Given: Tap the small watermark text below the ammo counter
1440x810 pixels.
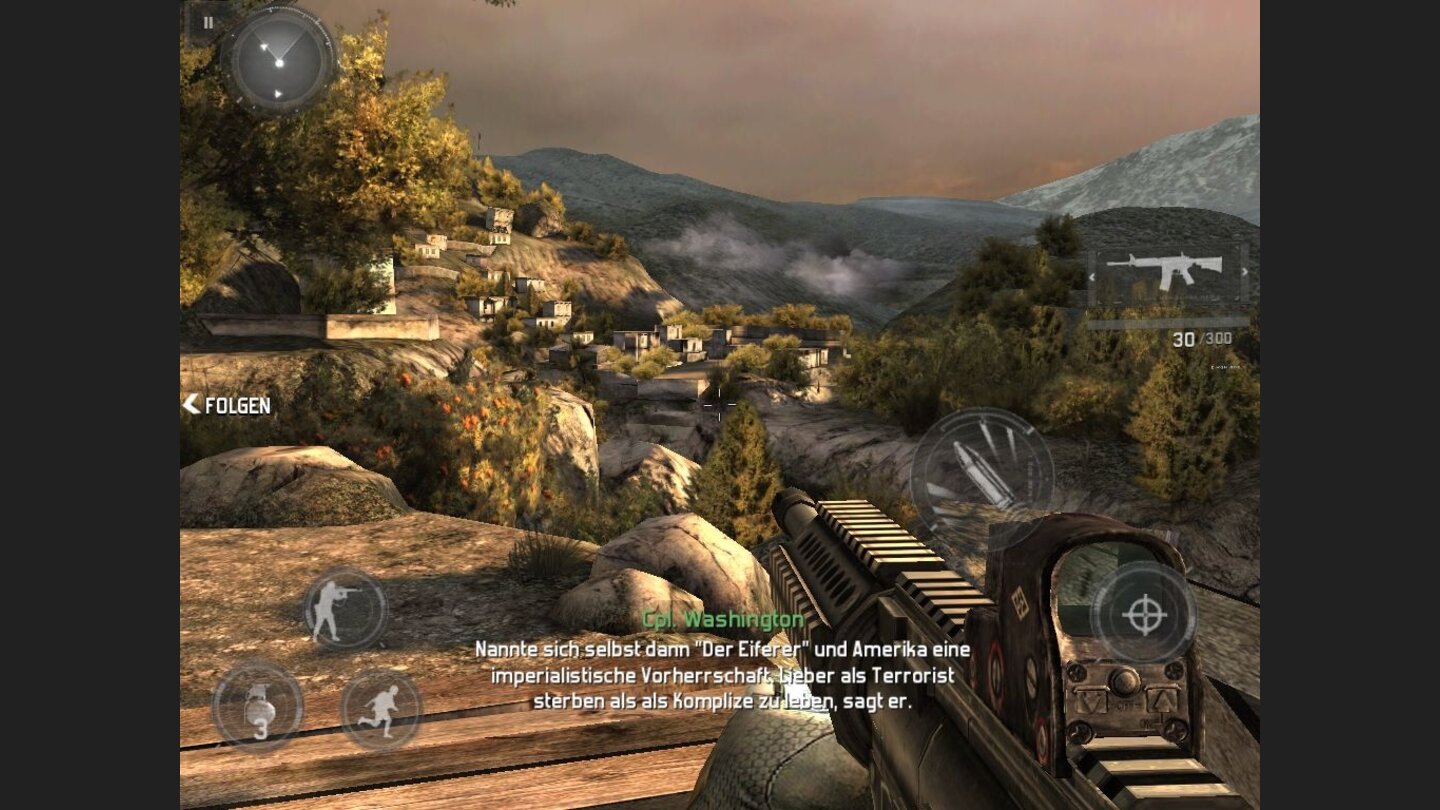Looking at the screenshot, I should [1225, 367].
